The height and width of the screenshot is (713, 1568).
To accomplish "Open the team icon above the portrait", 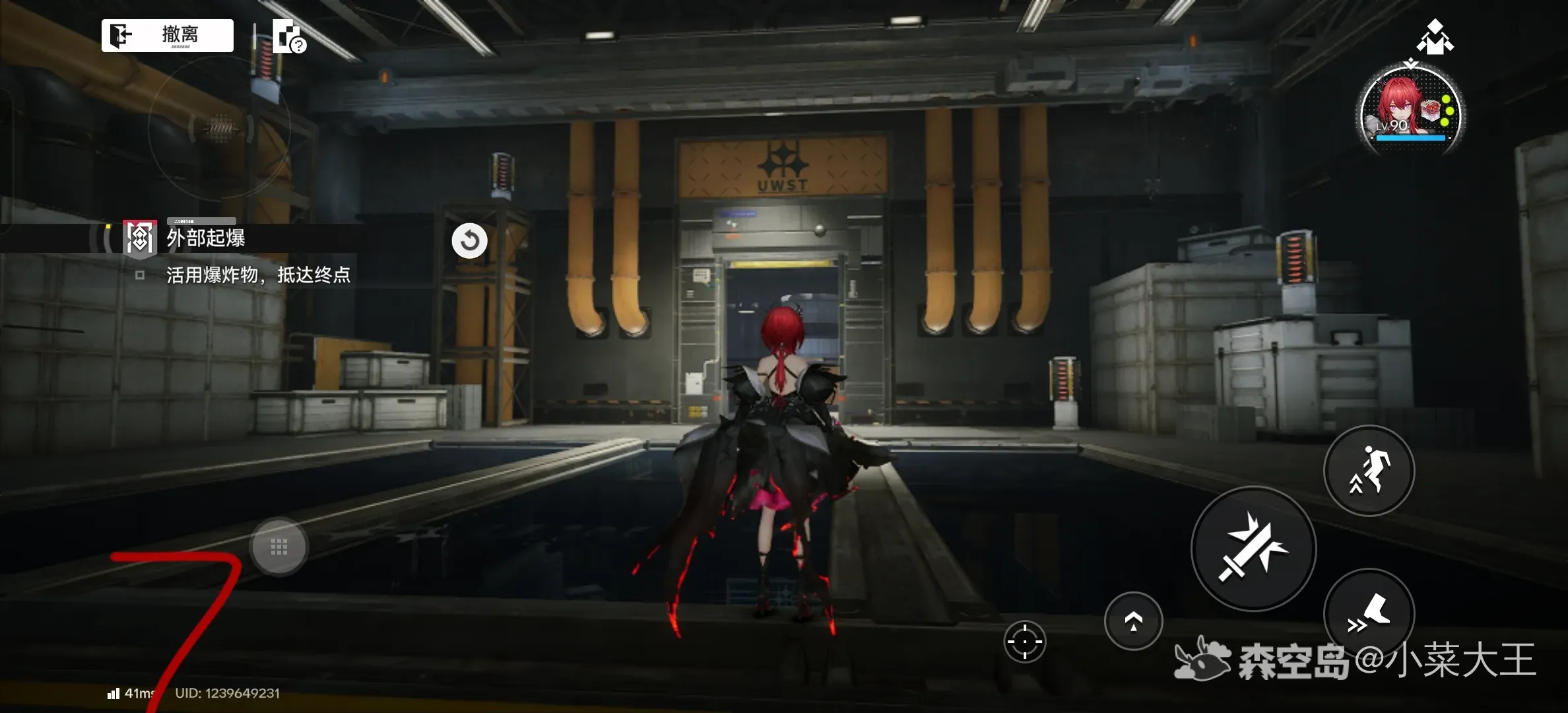I will click(x=1435, y=37).
